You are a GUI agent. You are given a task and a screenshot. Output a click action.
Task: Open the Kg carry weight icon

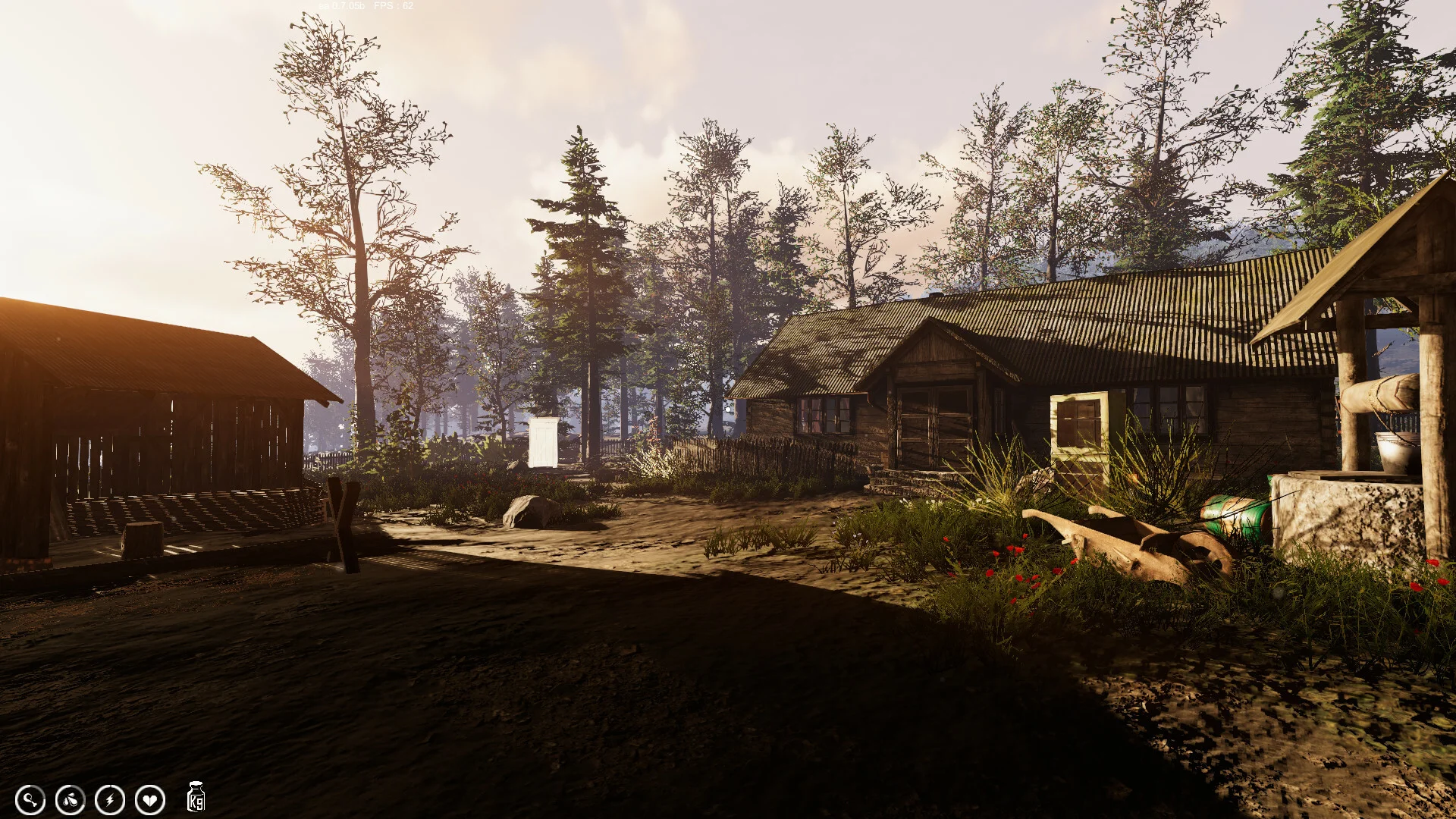click(196, 798)
